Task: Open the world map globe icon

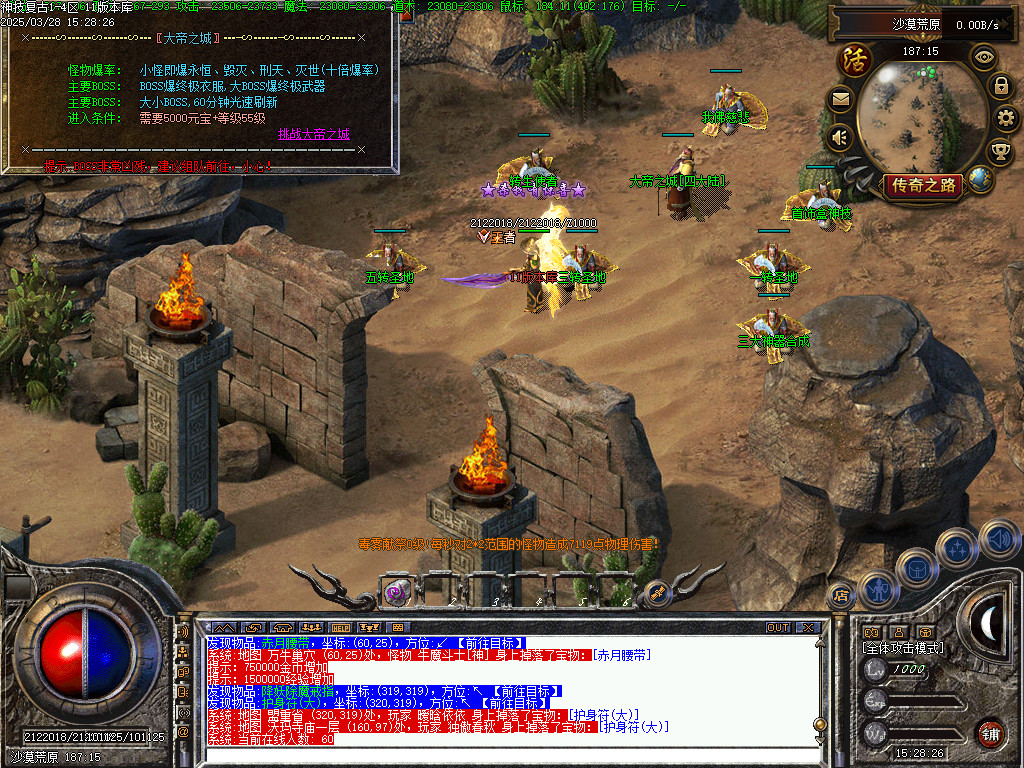Action: coord(981,180)
